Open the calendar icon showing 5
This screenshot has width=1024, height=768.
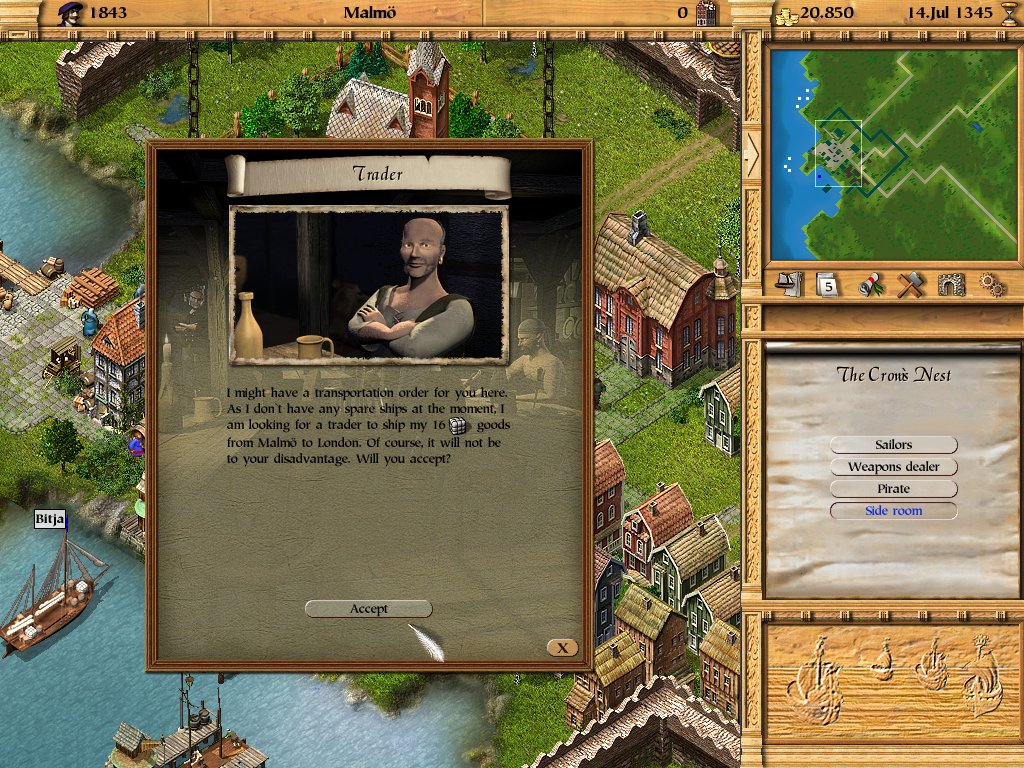point(828,285)
